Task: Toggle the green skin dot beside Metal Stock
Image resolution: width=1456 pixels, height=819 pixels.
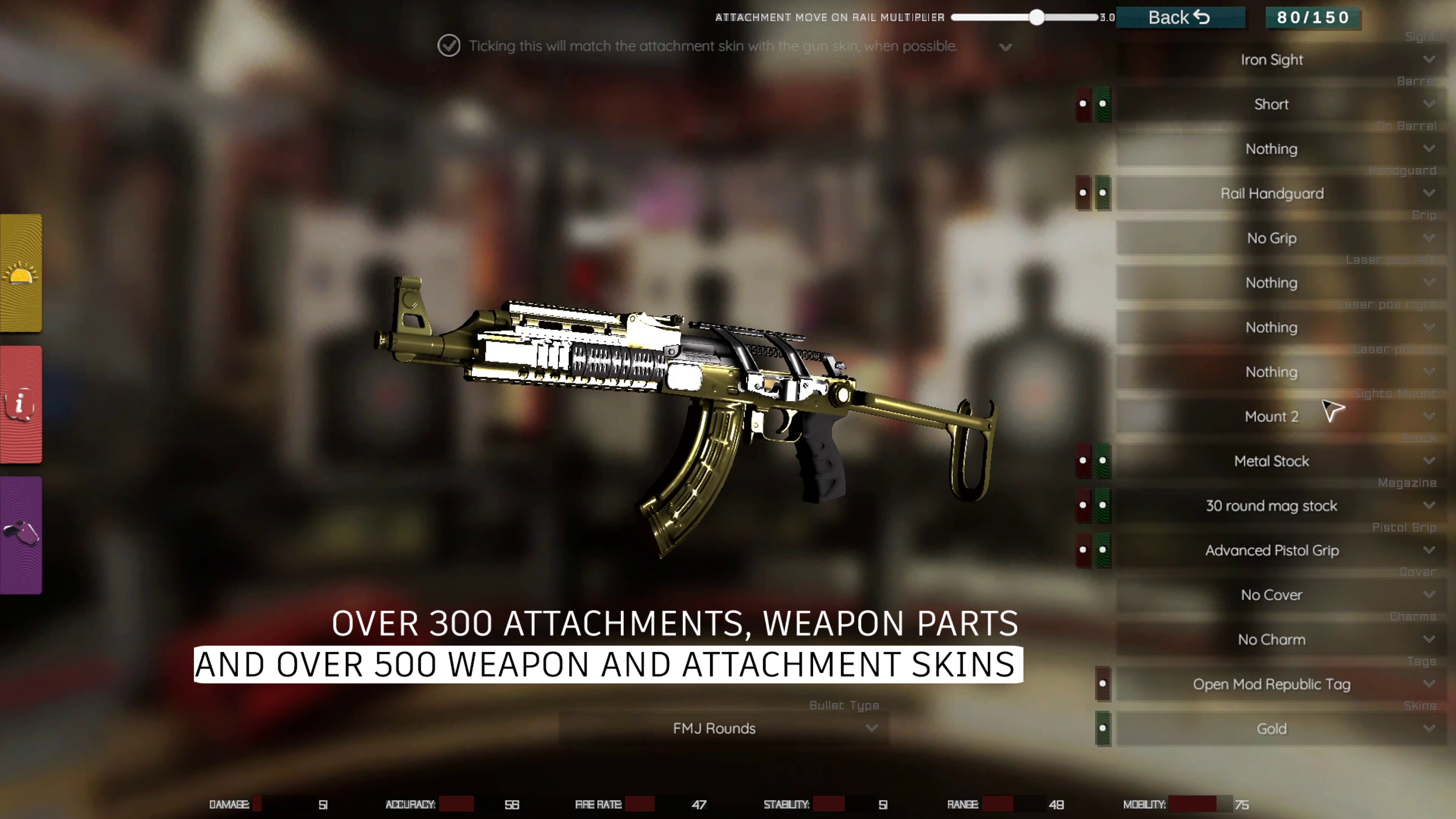Action: click(x=1102, y=461)
